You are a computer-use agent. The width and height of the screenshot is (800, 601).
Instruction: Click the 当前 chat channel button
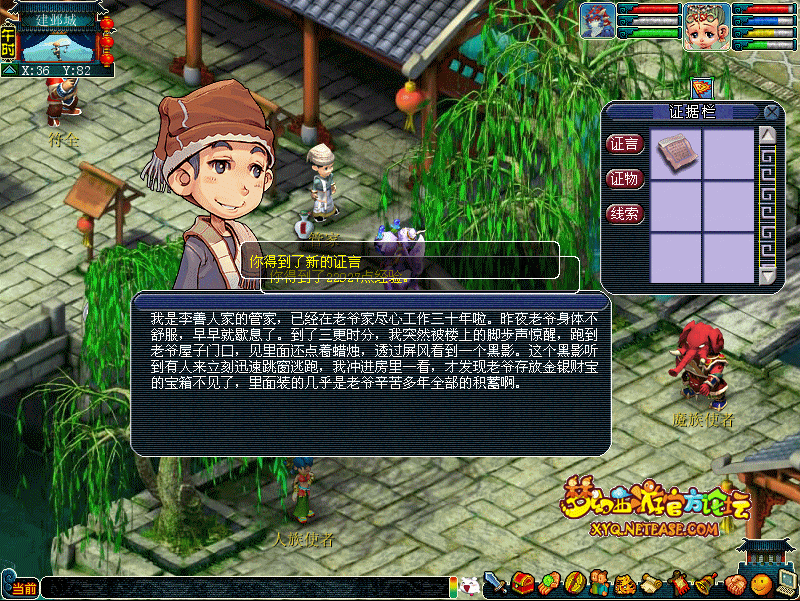(x=22, y=588)
